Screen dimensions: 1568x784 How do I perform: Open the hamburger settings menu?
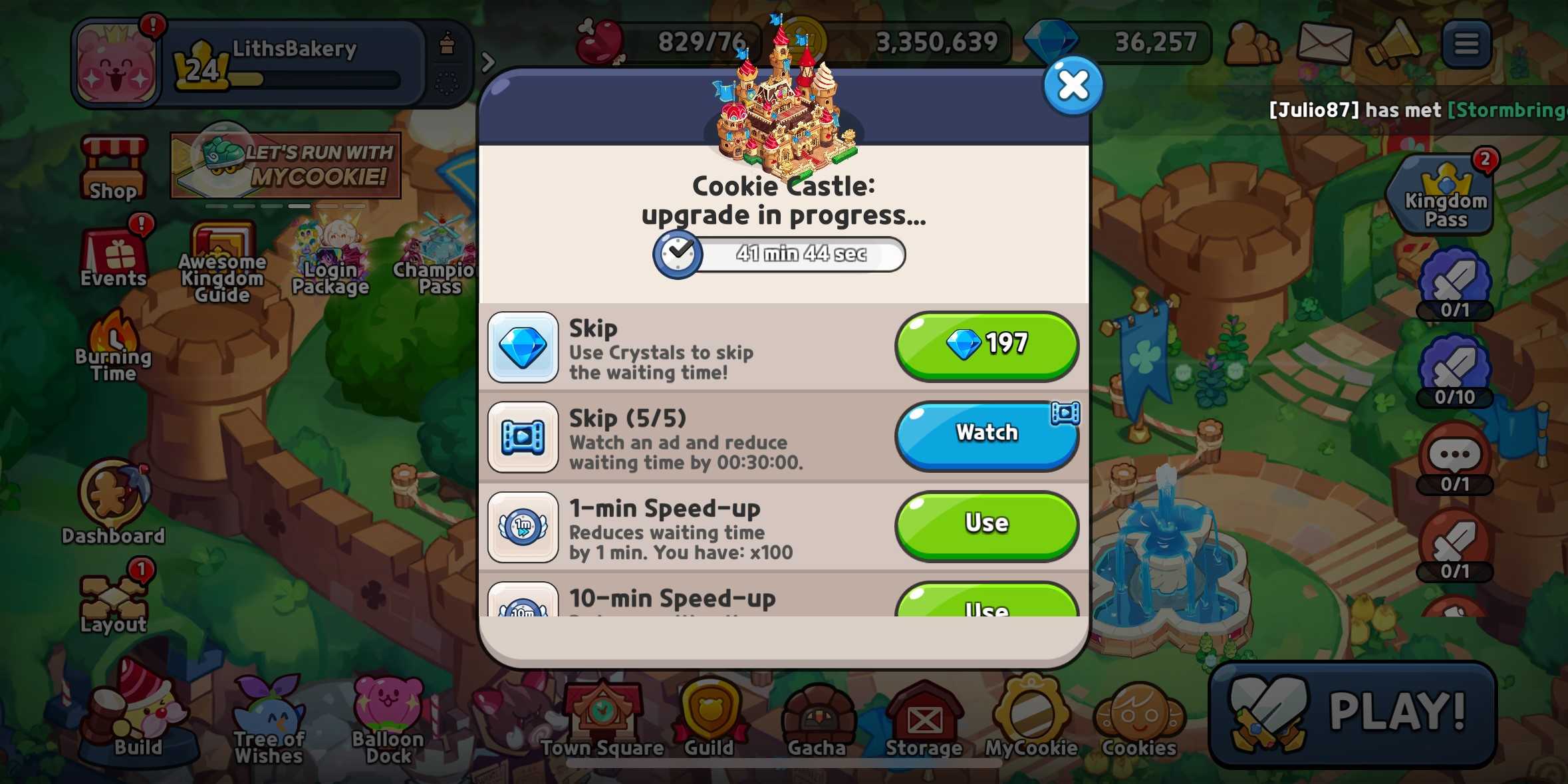click(1466, 43)
